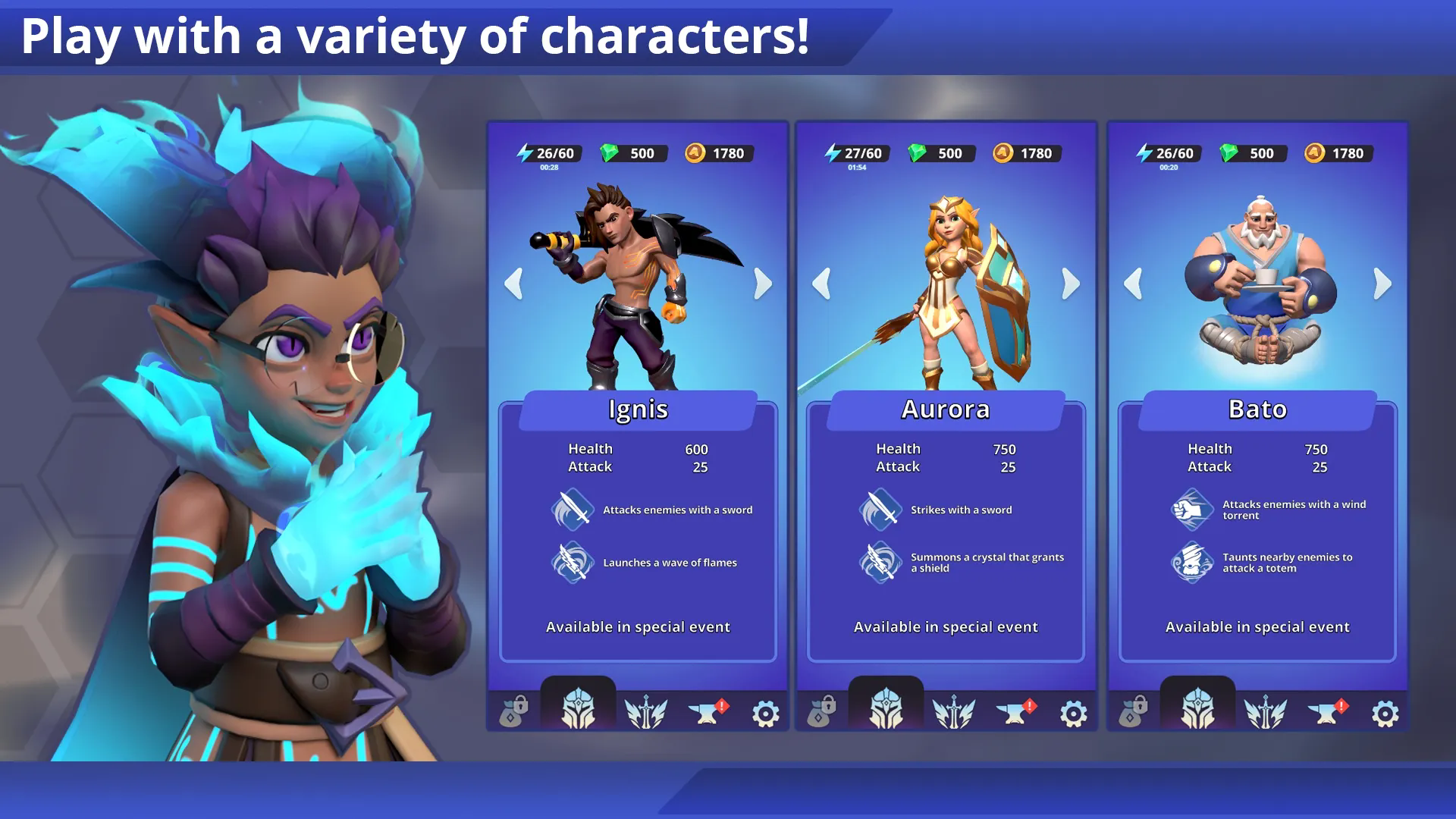1456x819 pixels.
Task: Select Aurora's sword strike ability icon
Action: (x=880, y=509)
